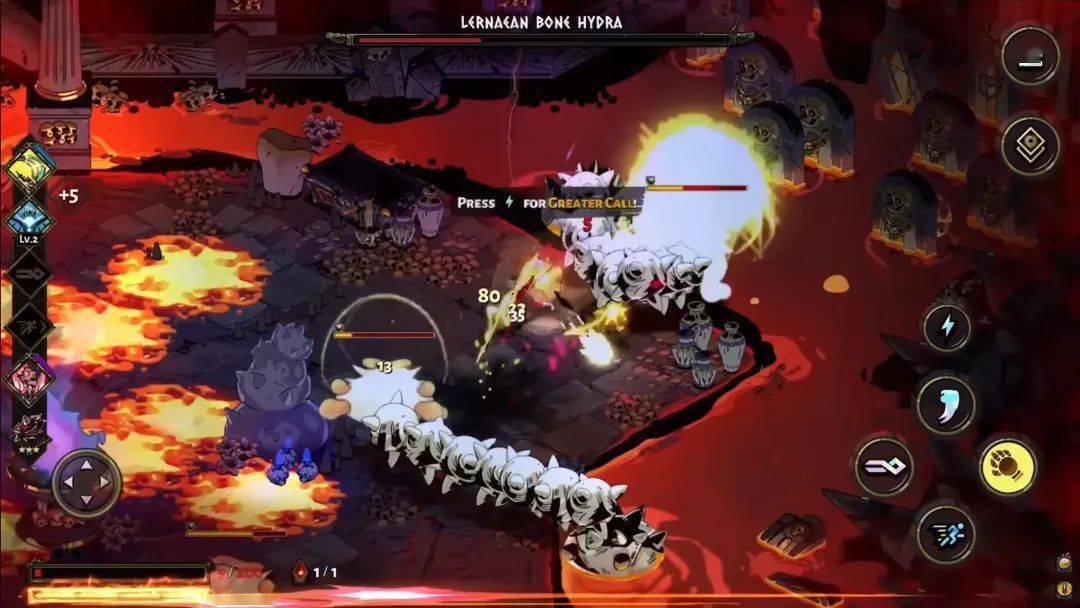Image resolution: width=1080 pixels, height=608 pixels.
Task: Select the pink character boon icon
Action: (x=29, y=379)
